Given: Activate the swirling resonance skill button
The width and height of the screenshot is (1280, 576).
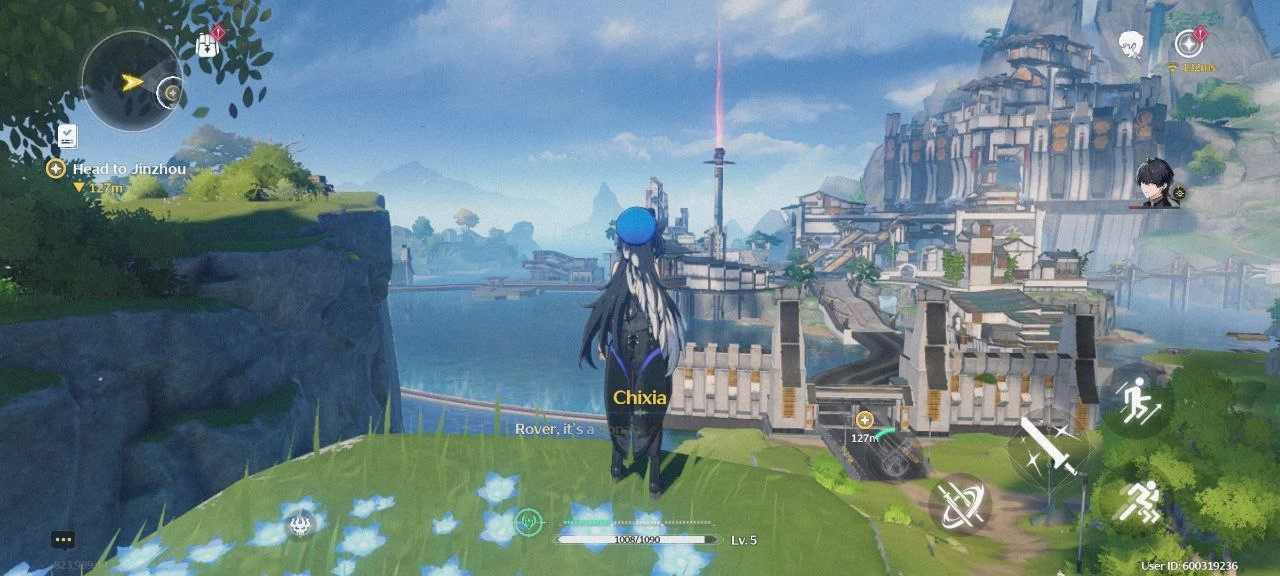Looking at the screenshot, I should [960, 503].
